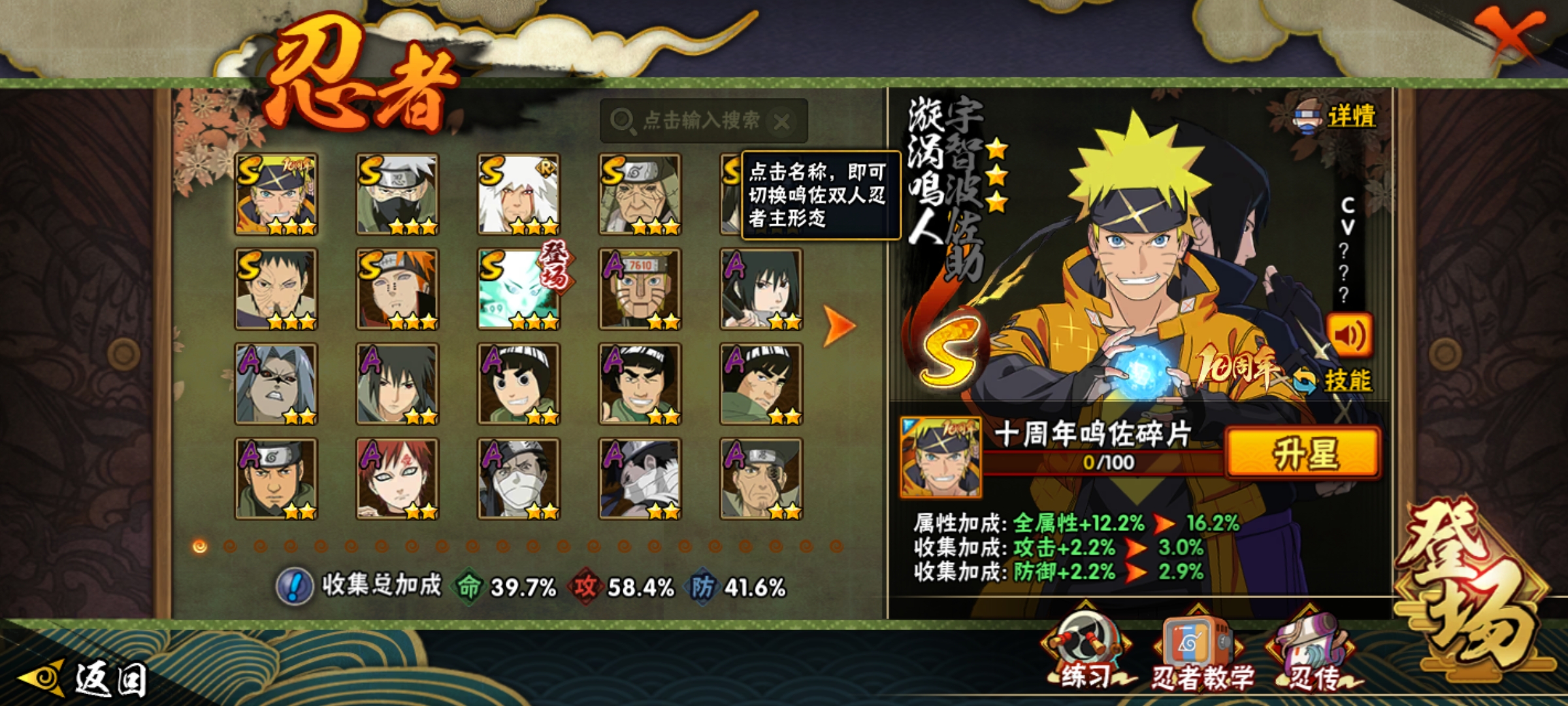
Task: Select the masked Kakashi S-rank portrait
Action: pos(397,194)
